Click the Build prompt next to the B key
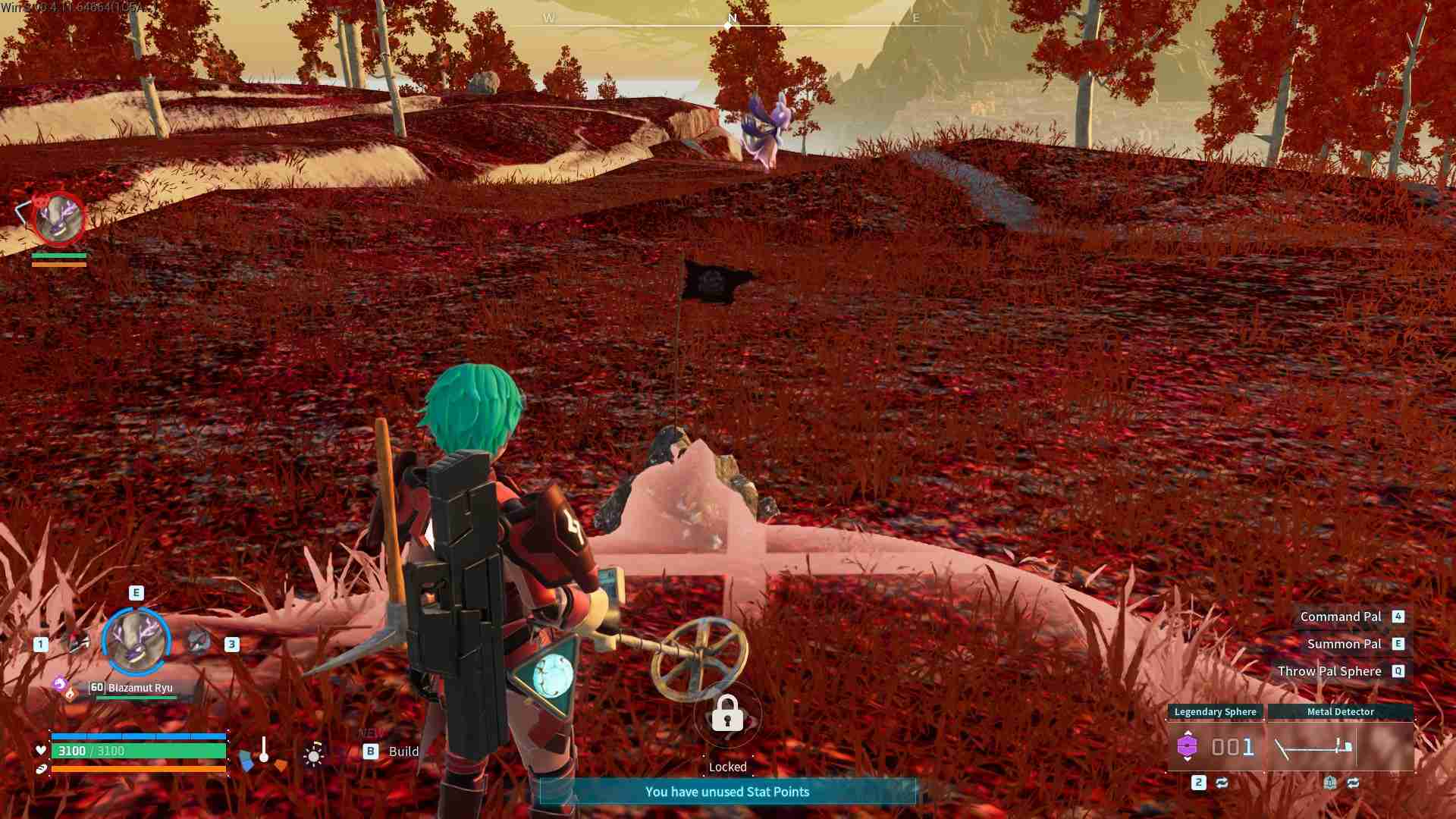This screenshot has width=1456, height=819. click(x=403, y=752)
